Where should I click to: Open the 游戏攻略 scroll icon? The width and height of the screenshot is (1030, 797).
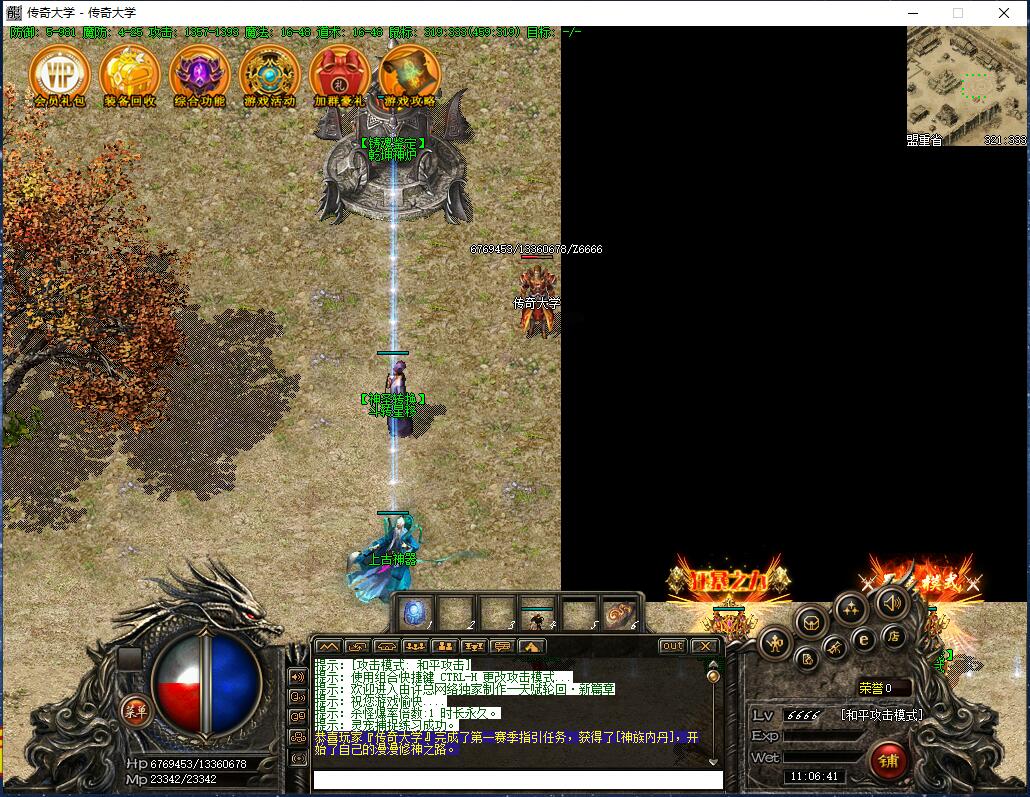click(x=410, y=72)
